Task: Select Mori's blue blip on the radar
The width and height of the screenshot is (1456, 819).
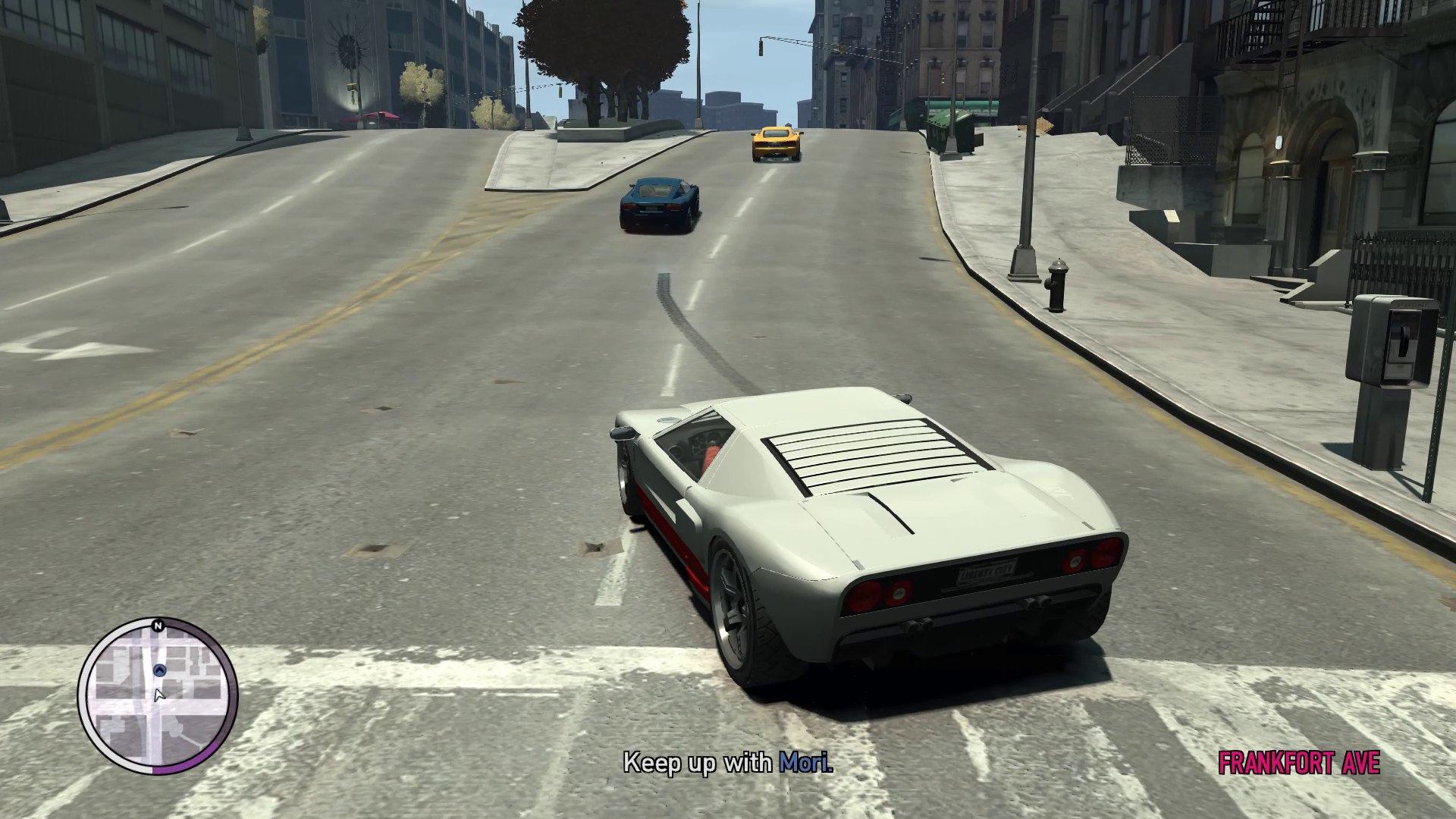Action: pyautogui.click(x=159, y=670)
